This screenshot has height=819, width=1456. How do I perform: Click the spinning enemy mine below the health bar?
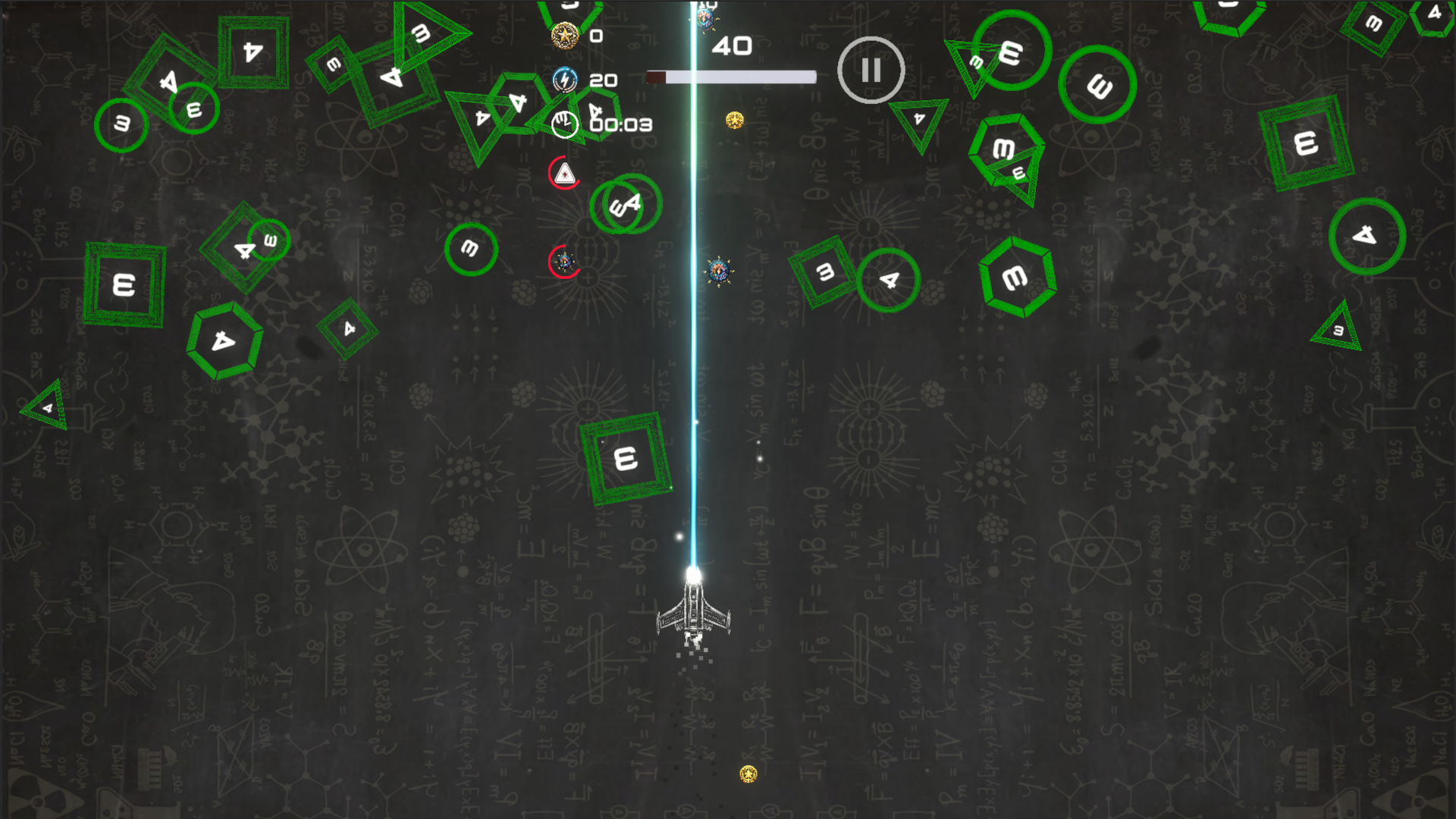pyautogui.click(x=718, y=269)
